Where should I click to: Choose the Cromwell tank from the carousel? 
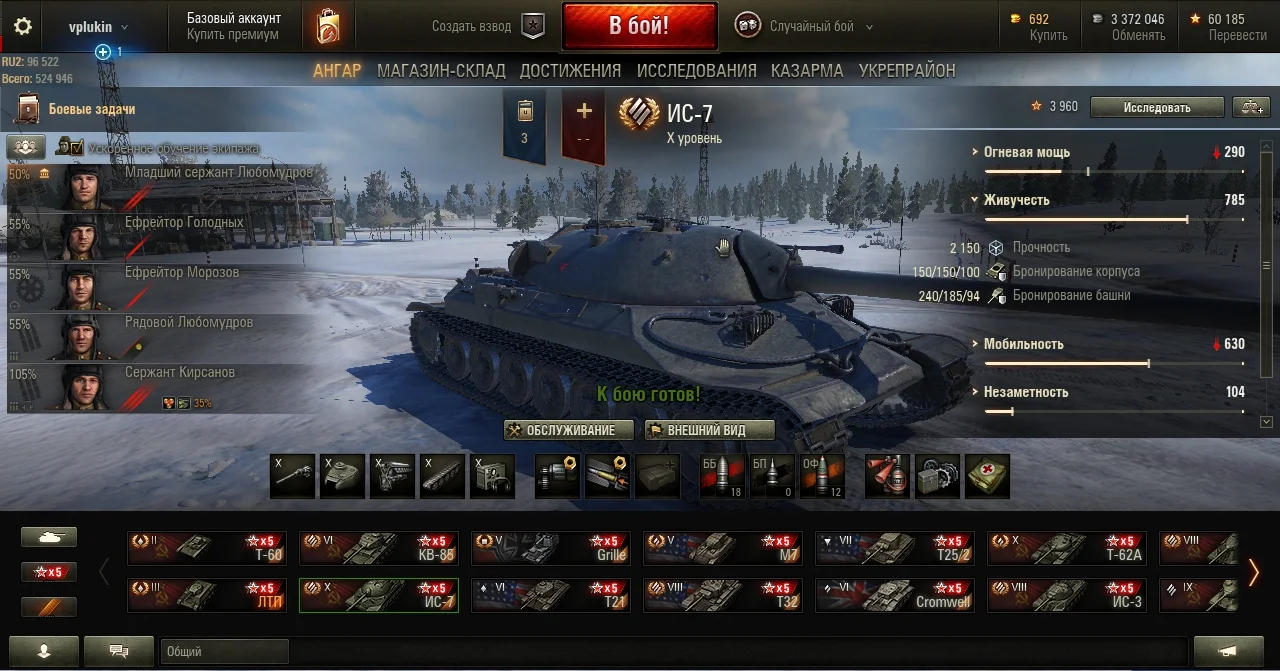pos(894,596)
